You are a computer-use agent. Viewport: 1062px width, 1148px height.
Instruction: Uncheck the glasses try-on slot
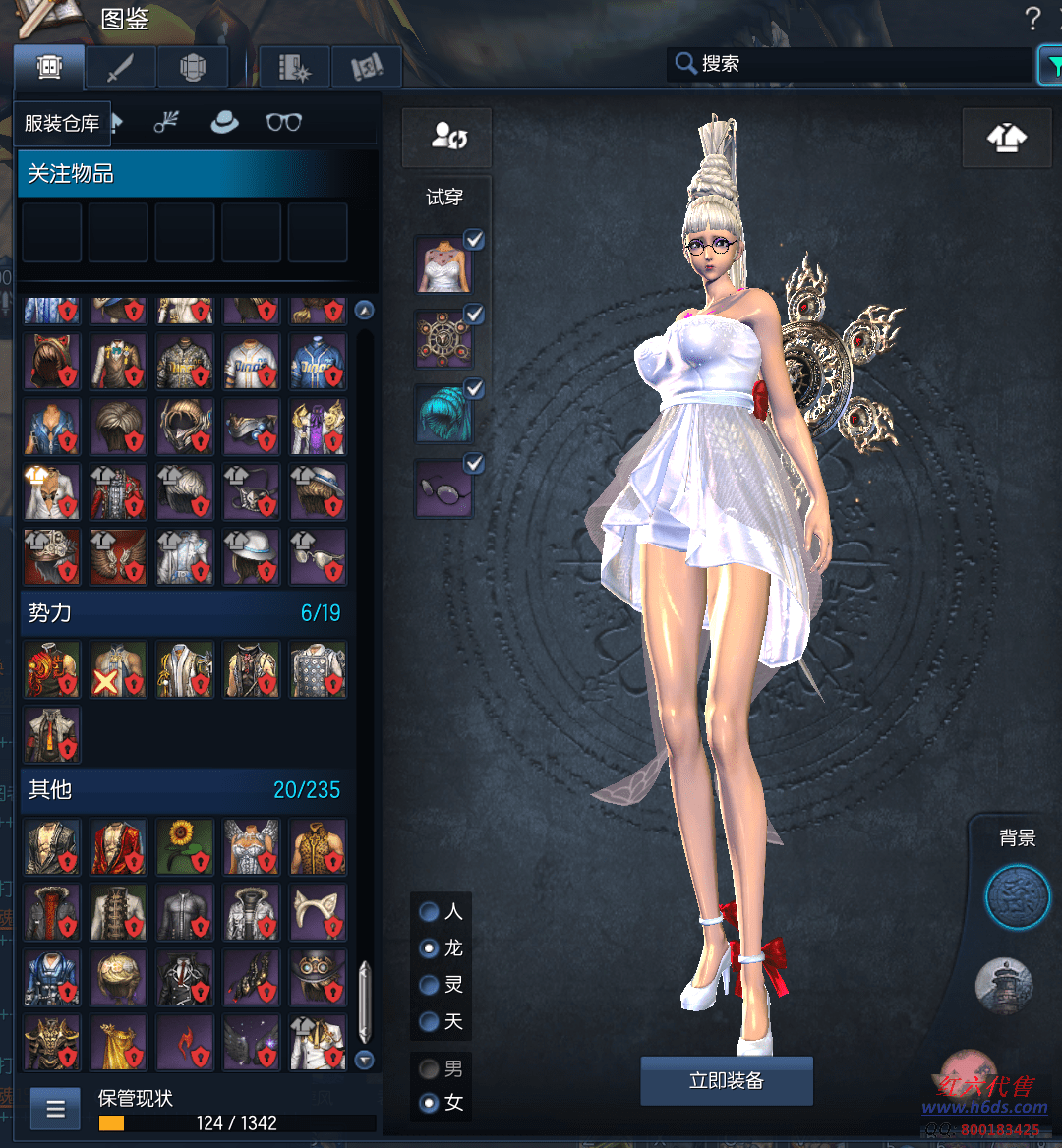[474, 462]
